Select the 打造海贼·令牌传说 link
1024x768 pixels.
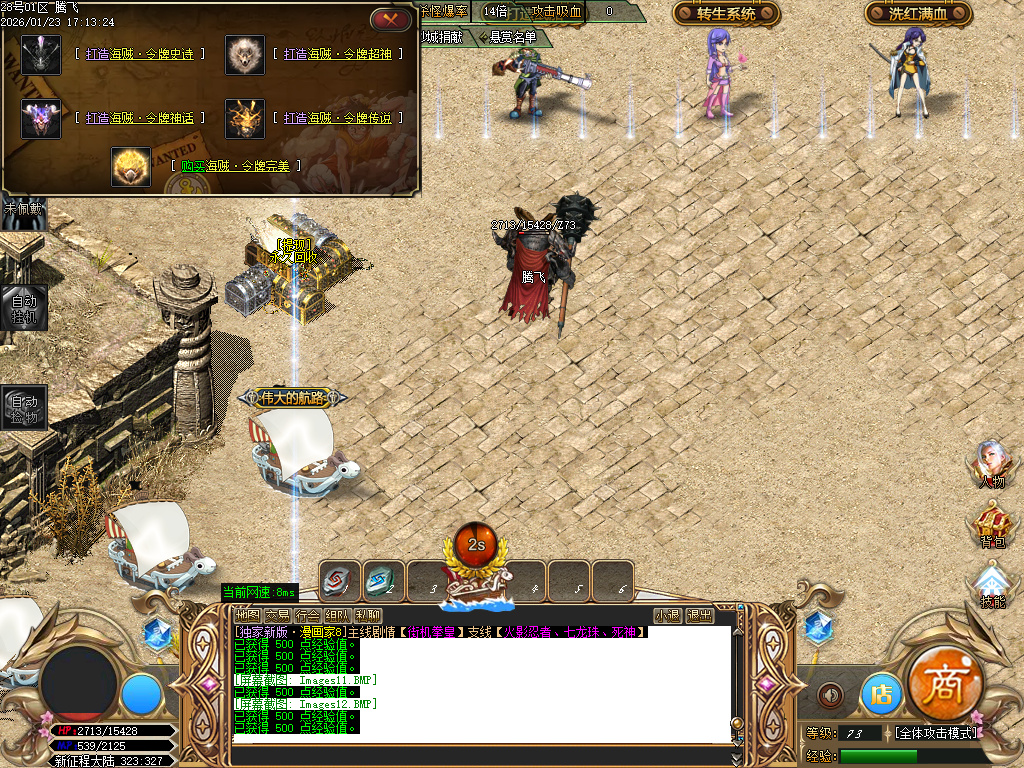[337, 118]
